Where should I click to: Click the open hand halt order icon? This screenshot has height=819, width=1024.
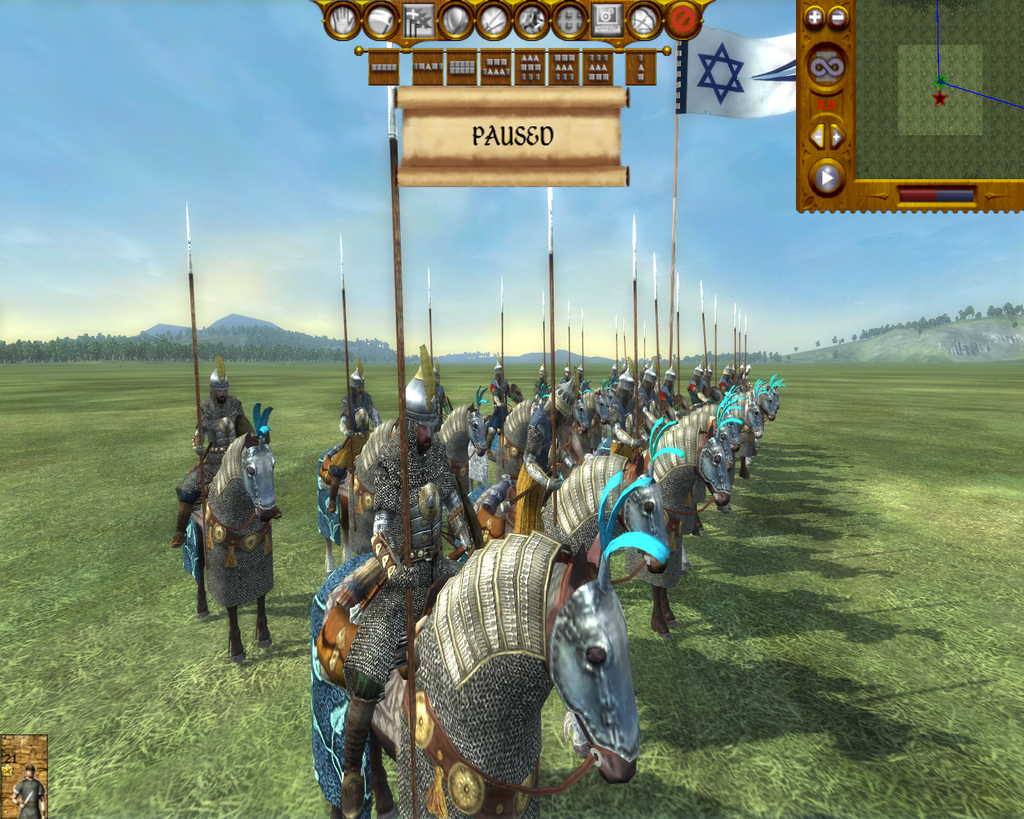(x=343, y=20)
